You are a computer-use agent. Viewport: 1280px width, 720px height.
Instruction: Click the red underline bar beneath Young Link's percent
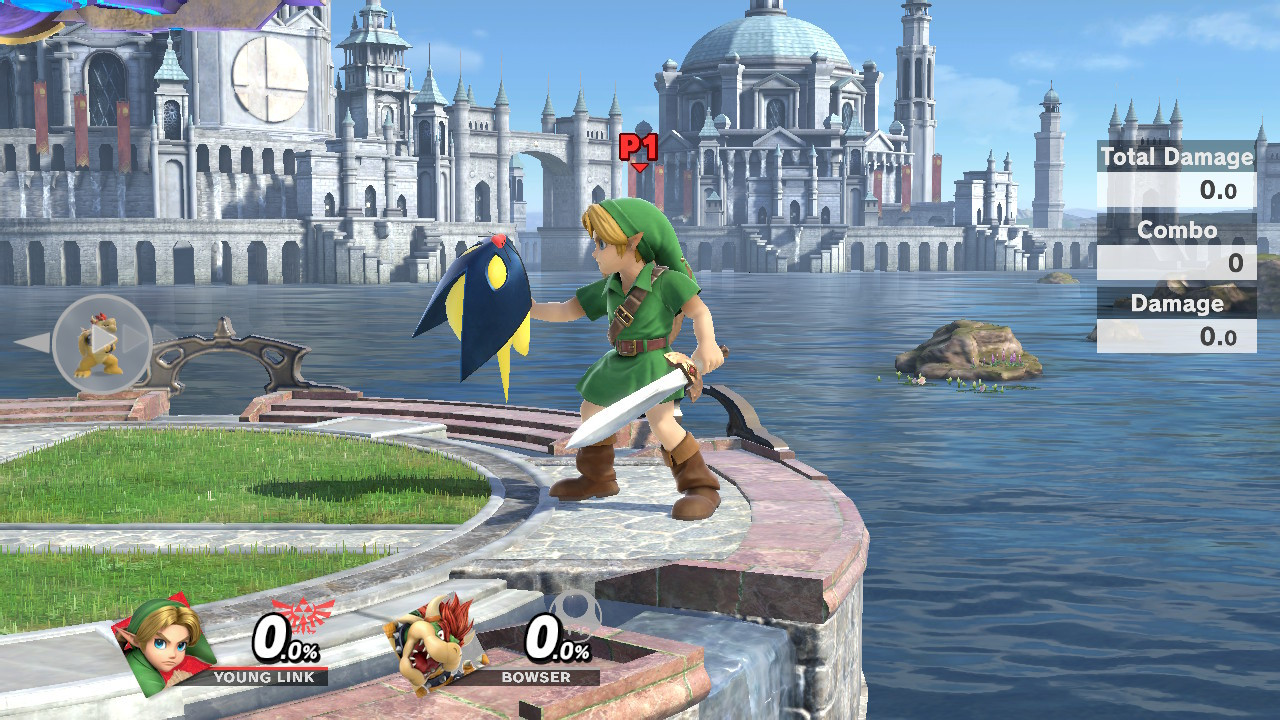(x=272, y=669)
